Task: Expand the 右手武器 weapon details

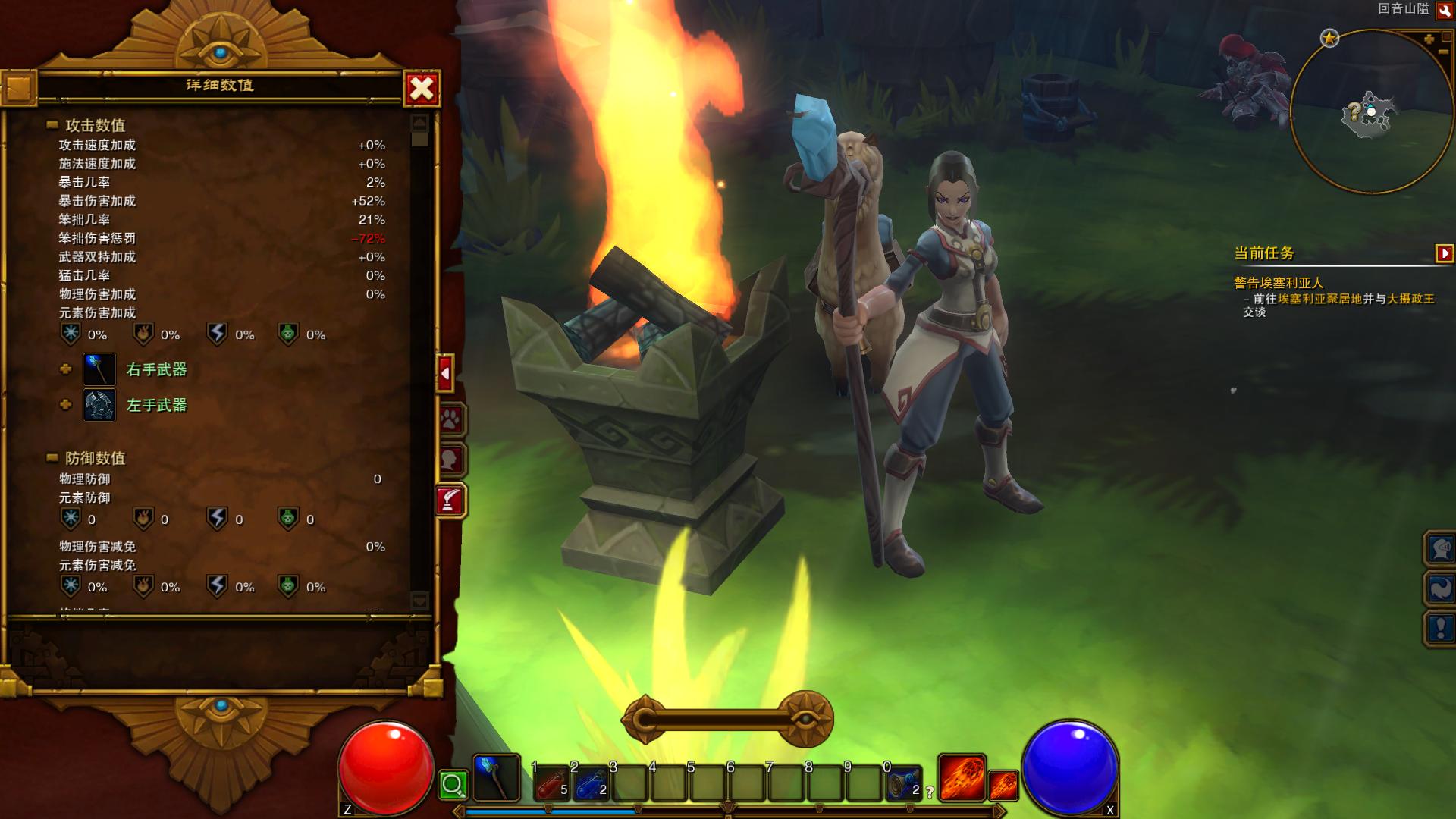Action: click(x=66, y=369)
